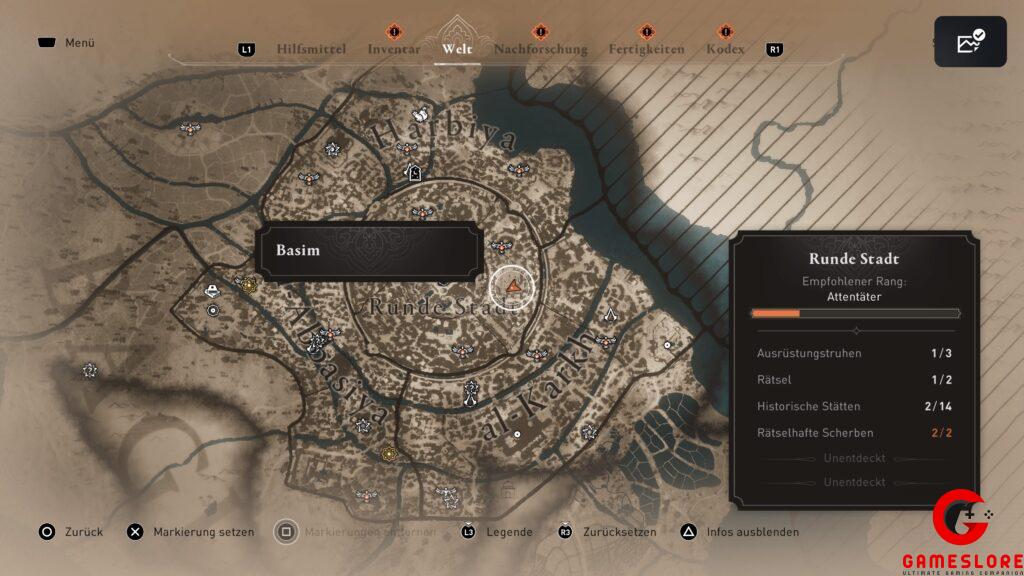Open the Inventar tab
Screen dimensions: 1024x576
tap(393, 49)
